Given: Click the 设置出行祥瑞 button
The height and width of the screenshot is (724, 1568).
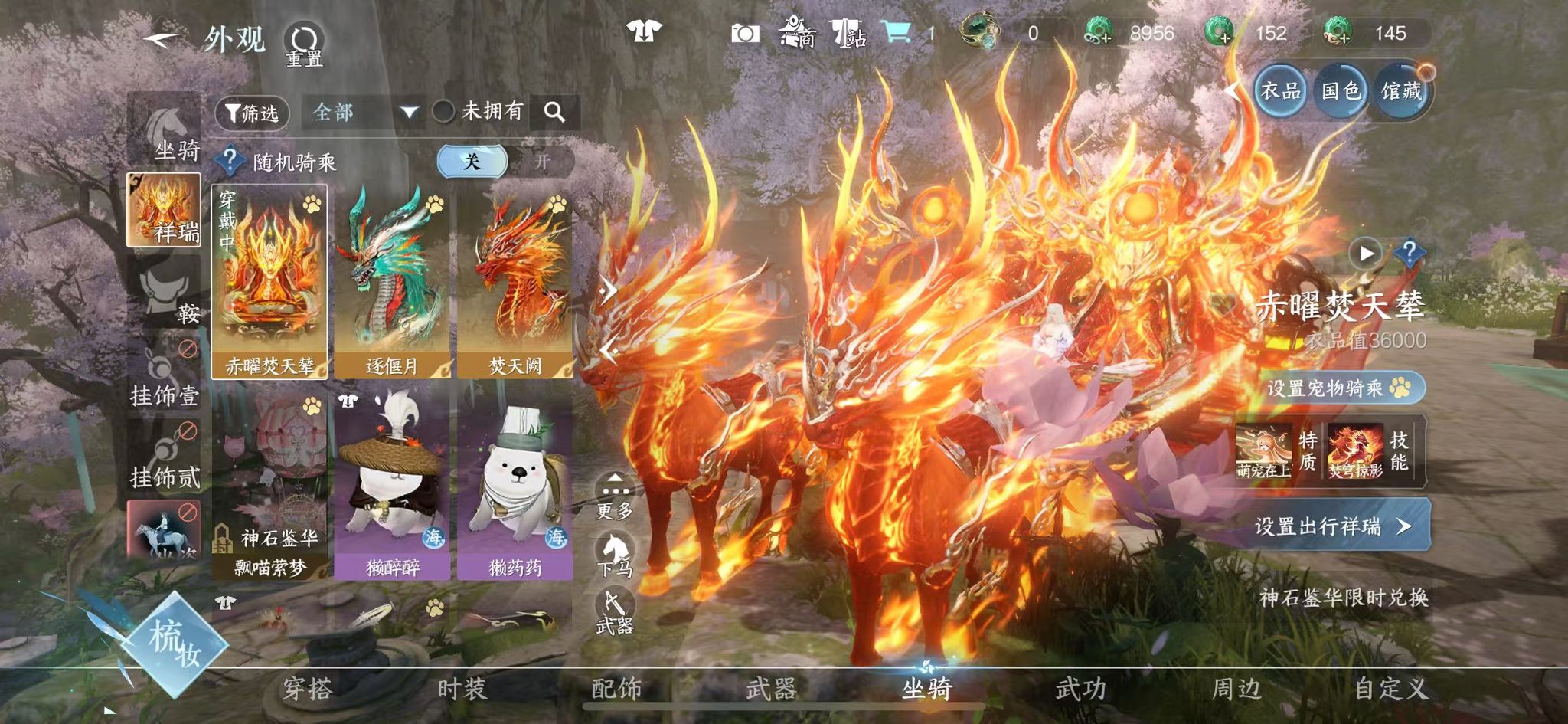Looking at the screenshot, I should pyautogui.click(x=1332, y=526).
